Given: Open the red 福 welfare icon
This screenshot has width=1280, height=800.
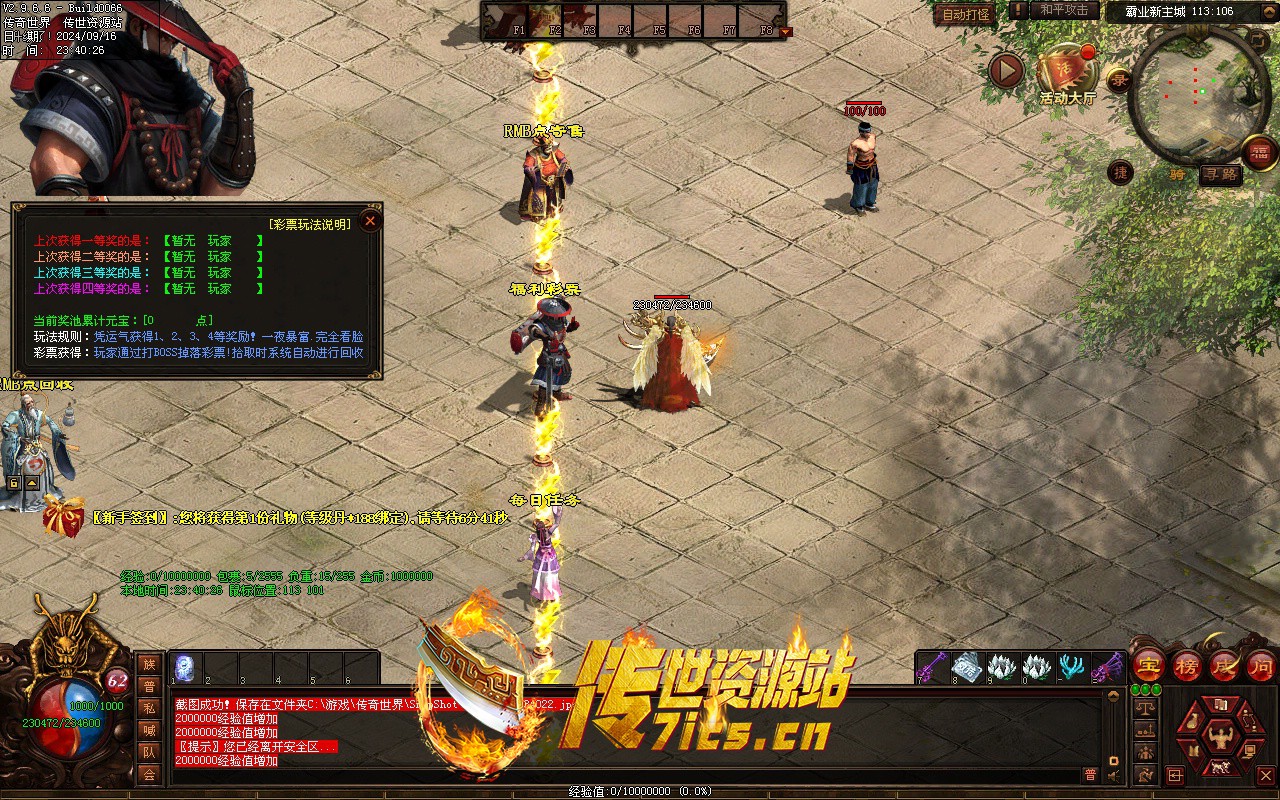Looking at the screenshot, I should click(x=1259, y=152).
